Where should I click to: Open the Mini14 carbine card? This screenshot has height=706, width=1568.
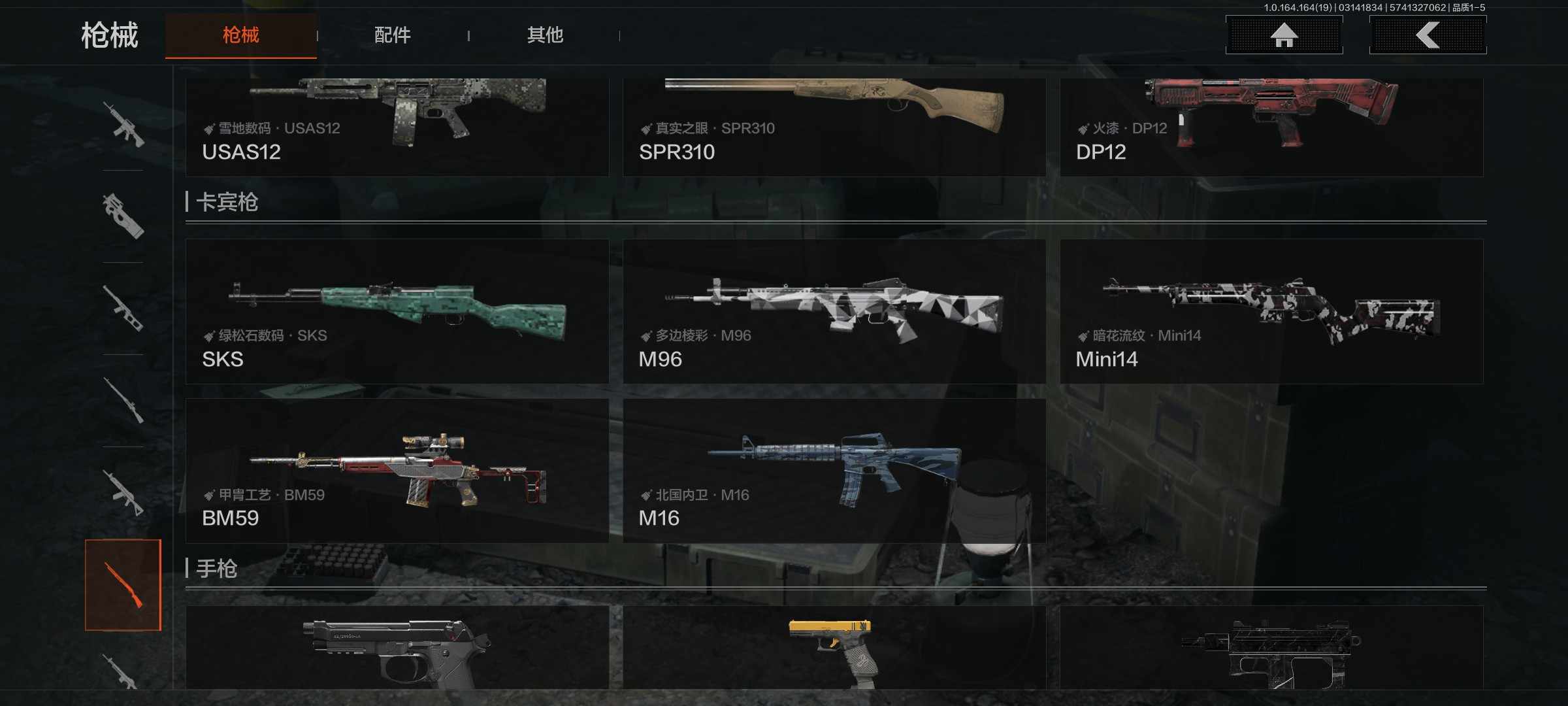pos(1271,311)
